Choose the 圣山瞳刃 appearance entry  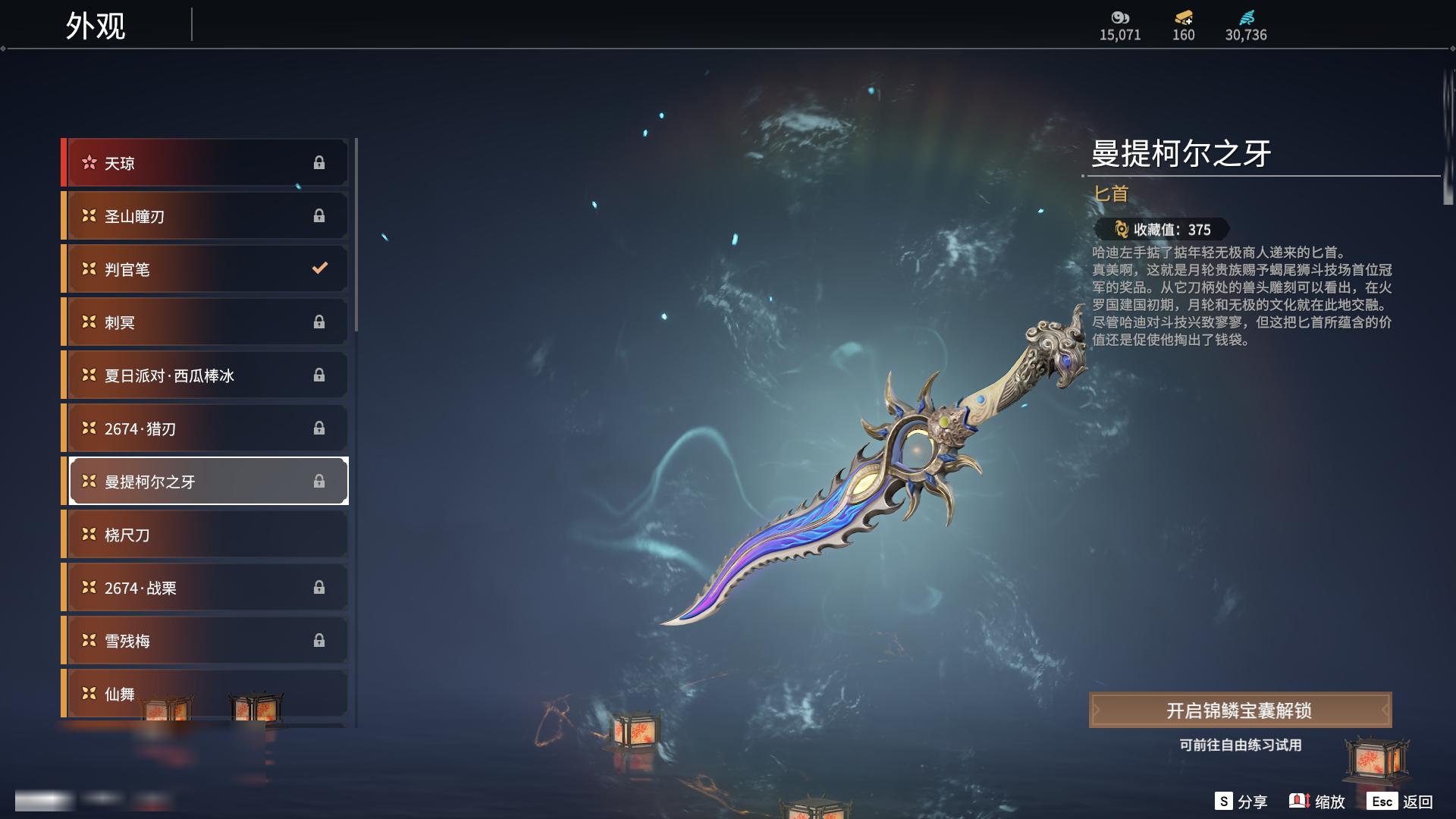coord(206,216)
